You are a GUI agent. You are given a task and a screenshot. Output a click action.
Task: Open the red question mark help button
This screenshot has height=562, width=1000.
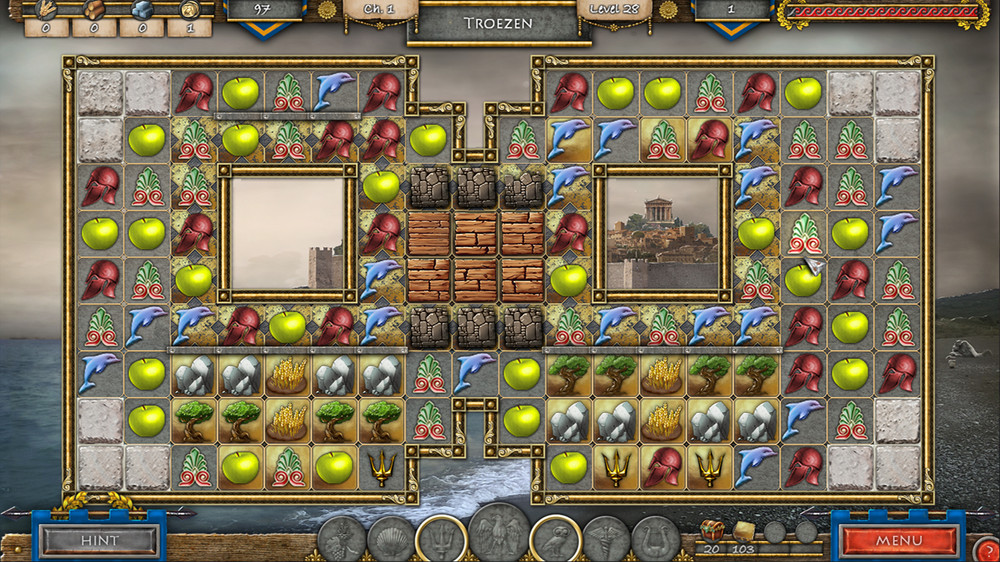(x=984, y=549)
